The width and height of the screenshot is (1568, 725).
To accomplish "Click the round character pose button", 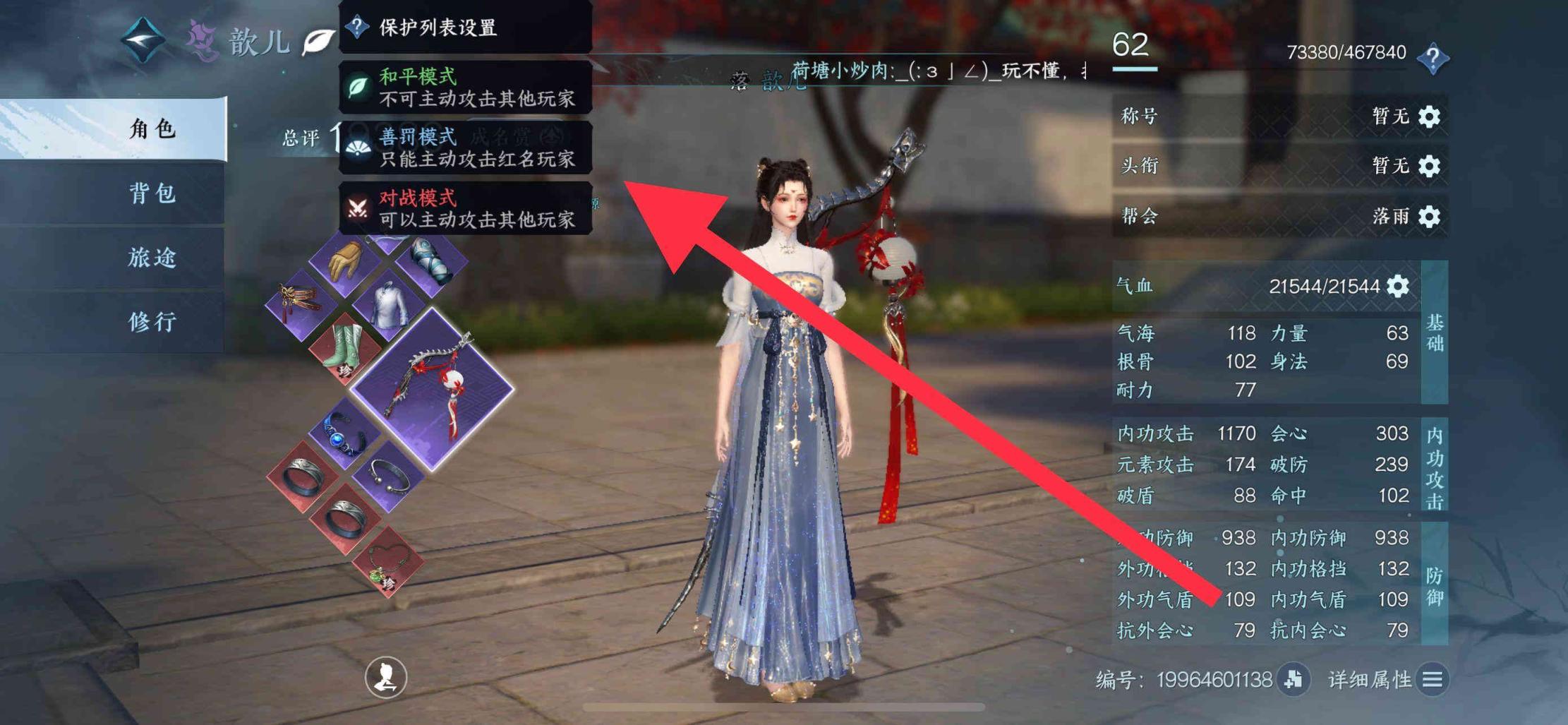I will click(385, 677).
